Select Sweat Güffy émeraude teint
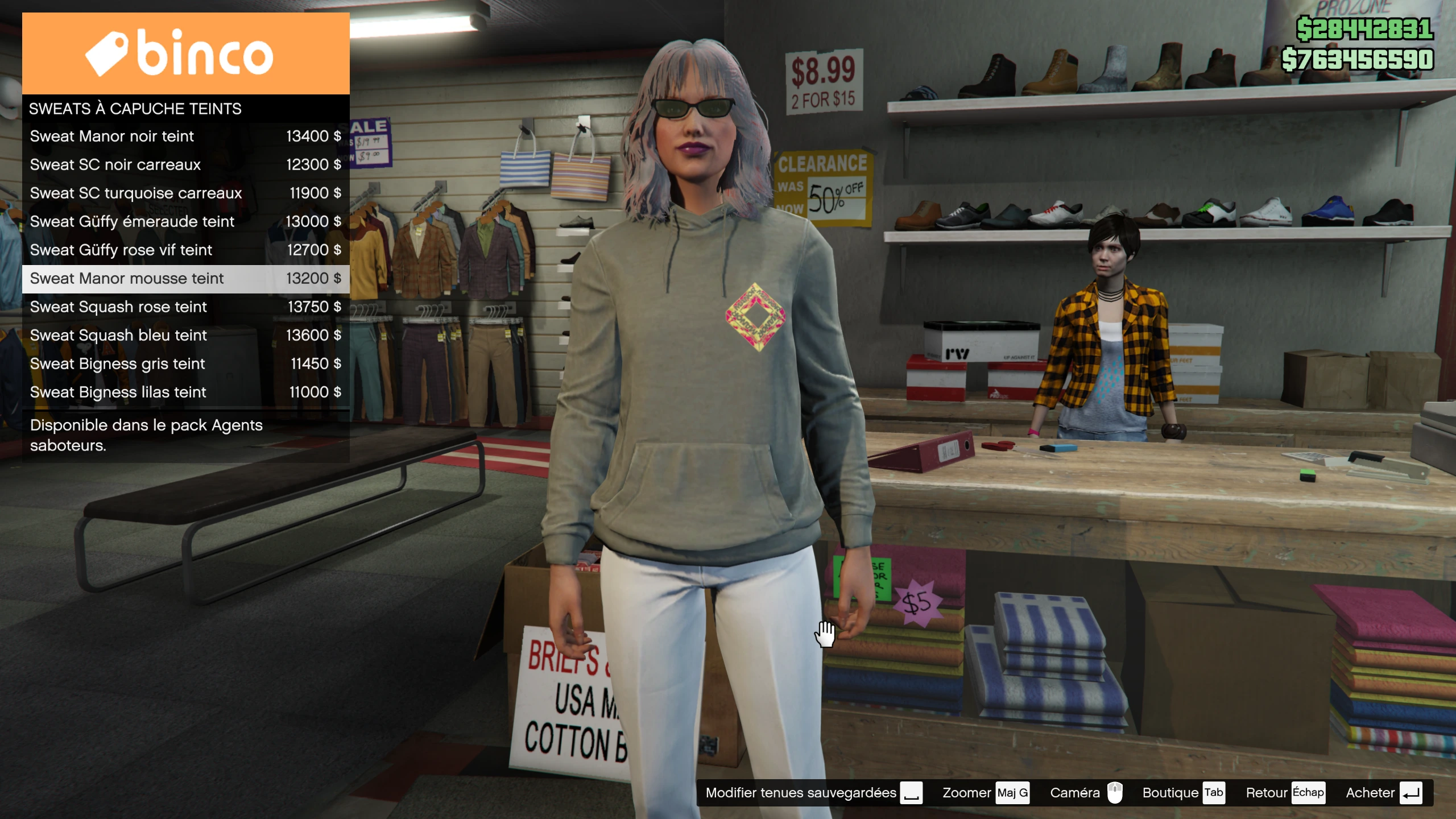1456x819 pixels. point(185,222)
